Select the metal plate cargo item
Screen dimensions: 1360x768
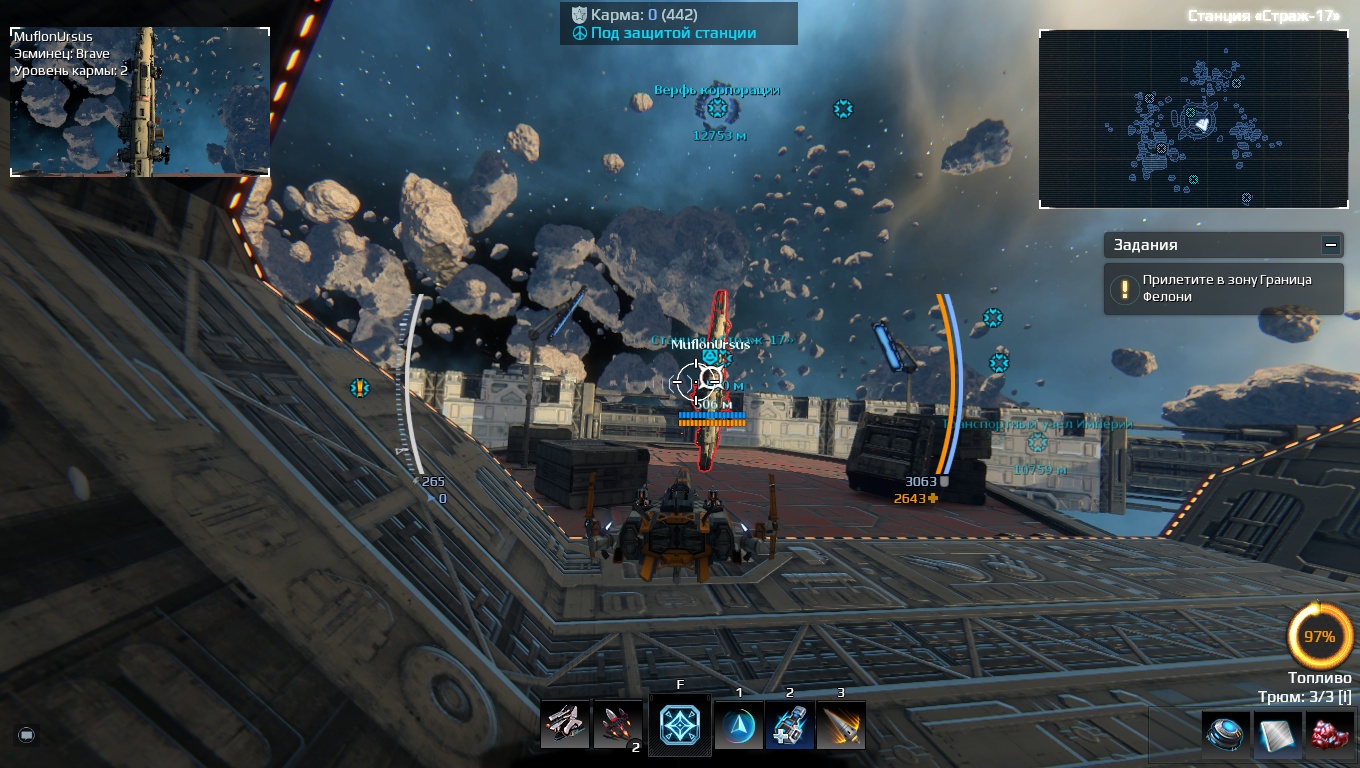(1279, 733)
